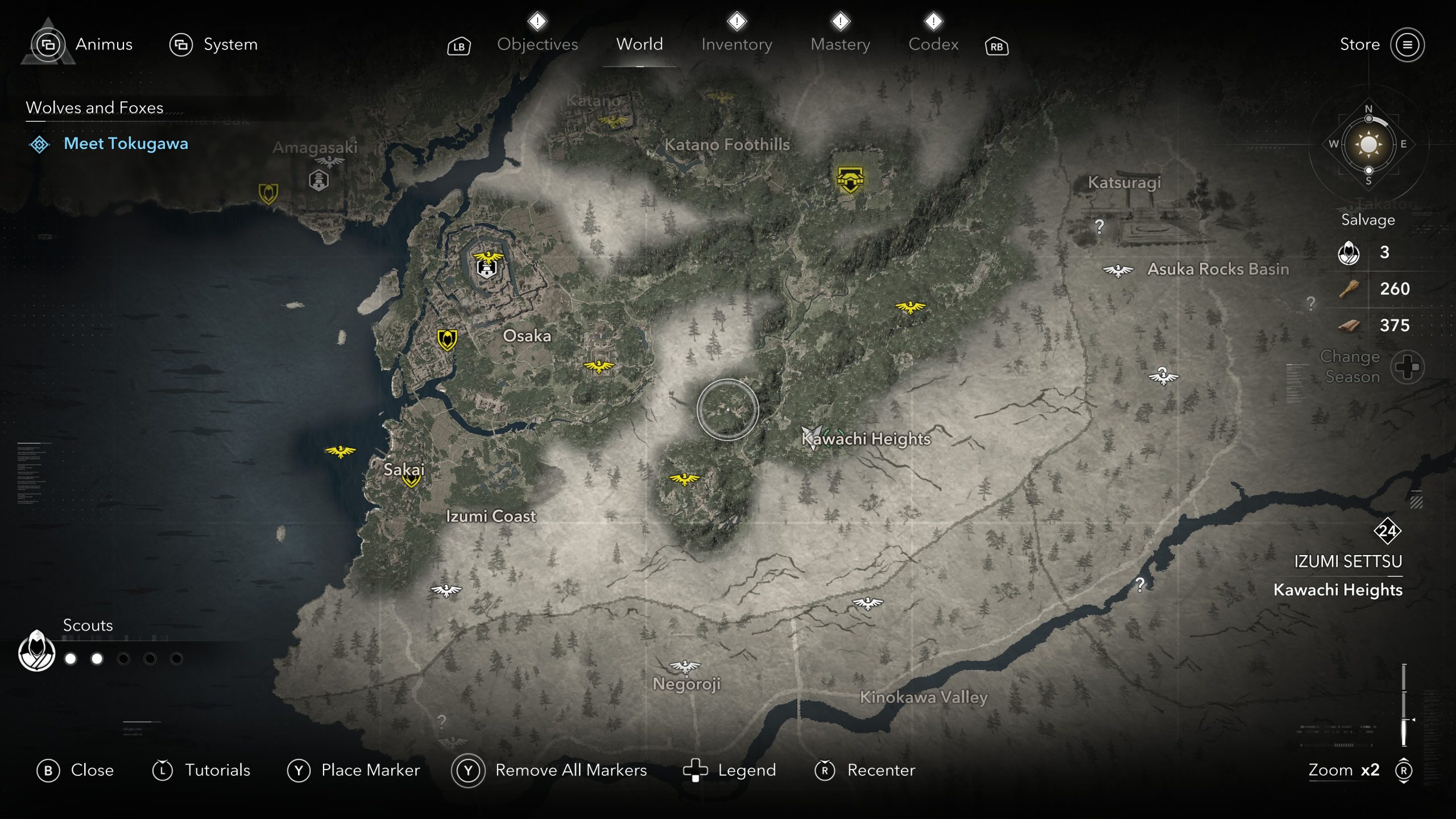The height and width of the screenshot is (819, 1456).
Task: Click the Change Season button
Action: click(x=1407, y=367)
